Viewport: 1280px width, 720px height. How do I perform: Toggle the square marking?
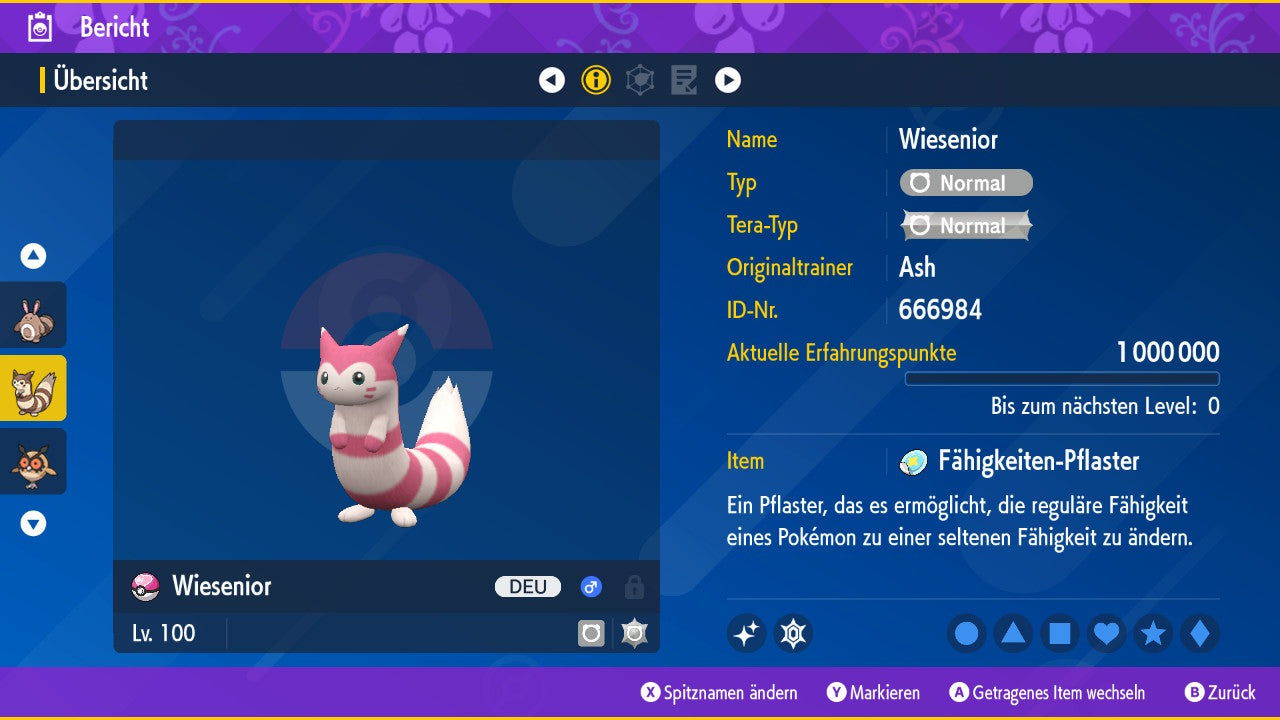pyautogui.click(x=1060, y=634)
